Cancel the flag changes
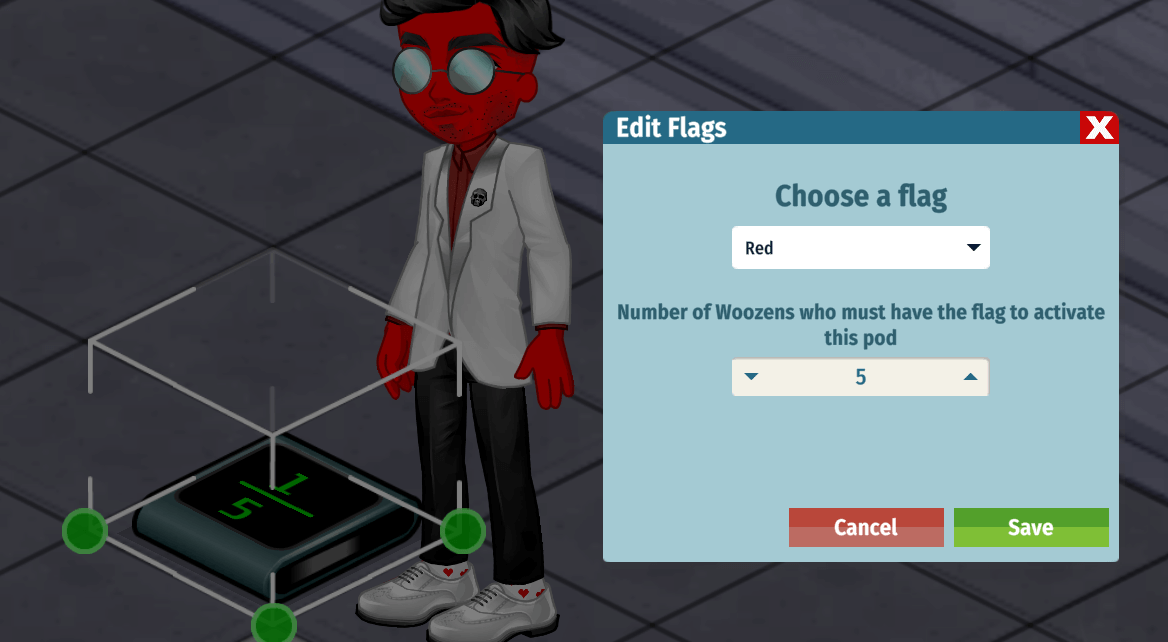Image resolution: width=1168 pixels, height=642 pixels. [865, 527]
